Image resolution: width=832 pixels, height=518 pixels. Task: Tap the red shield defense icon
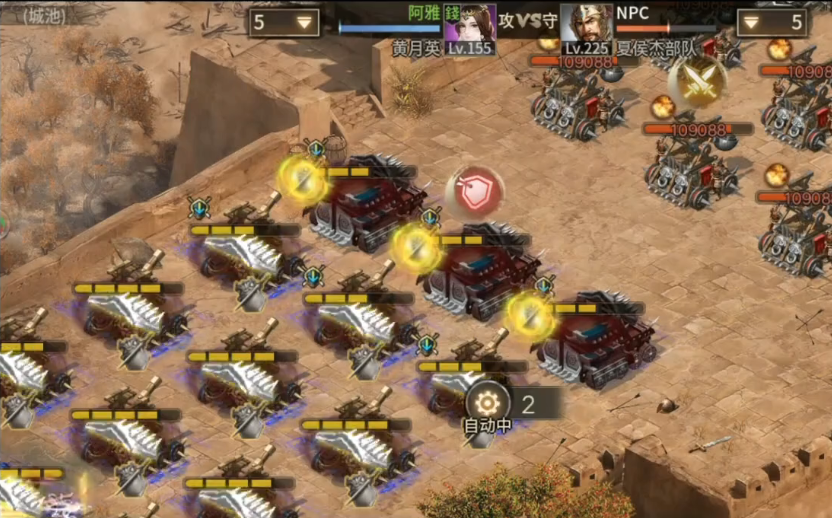[x=474, y=190]
